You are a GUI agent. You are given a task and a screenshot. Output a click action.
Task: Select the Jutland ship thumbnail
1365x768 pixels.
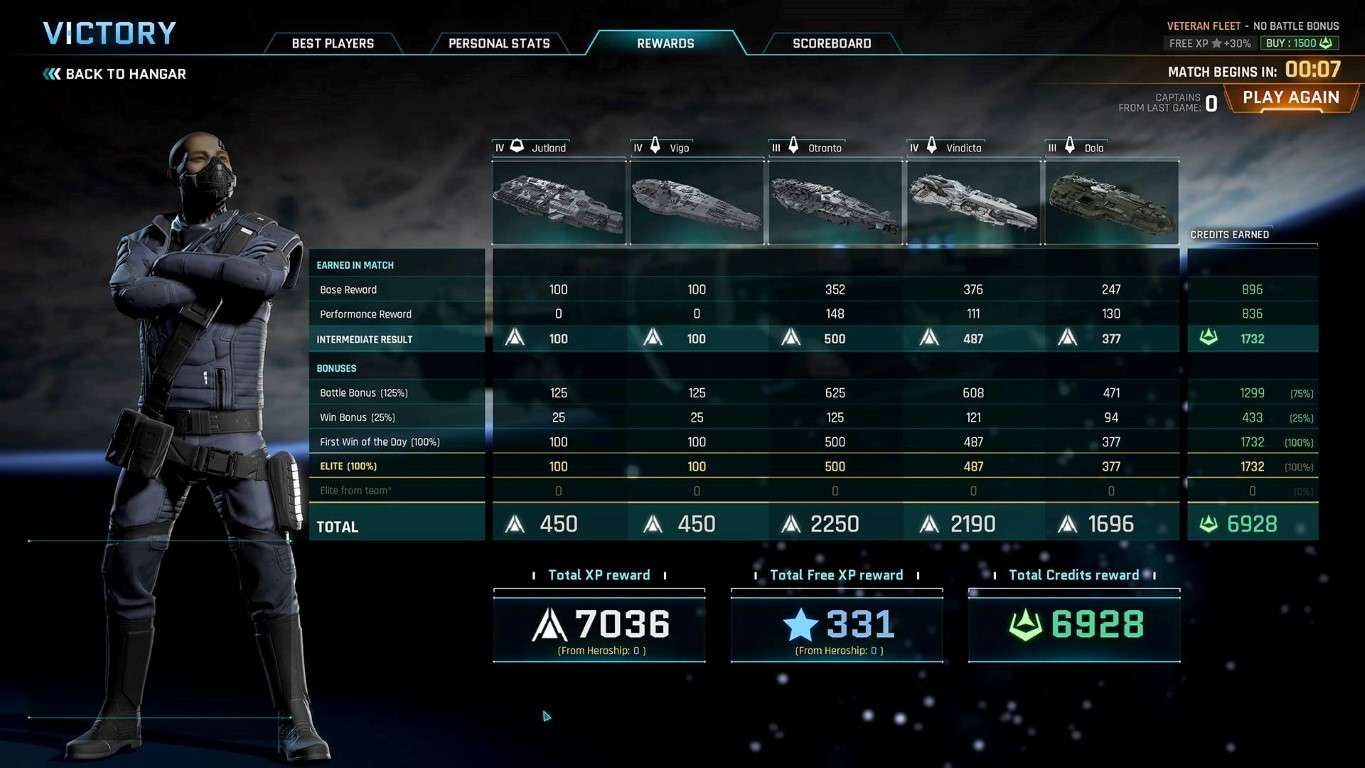click(x=558, y=202)
